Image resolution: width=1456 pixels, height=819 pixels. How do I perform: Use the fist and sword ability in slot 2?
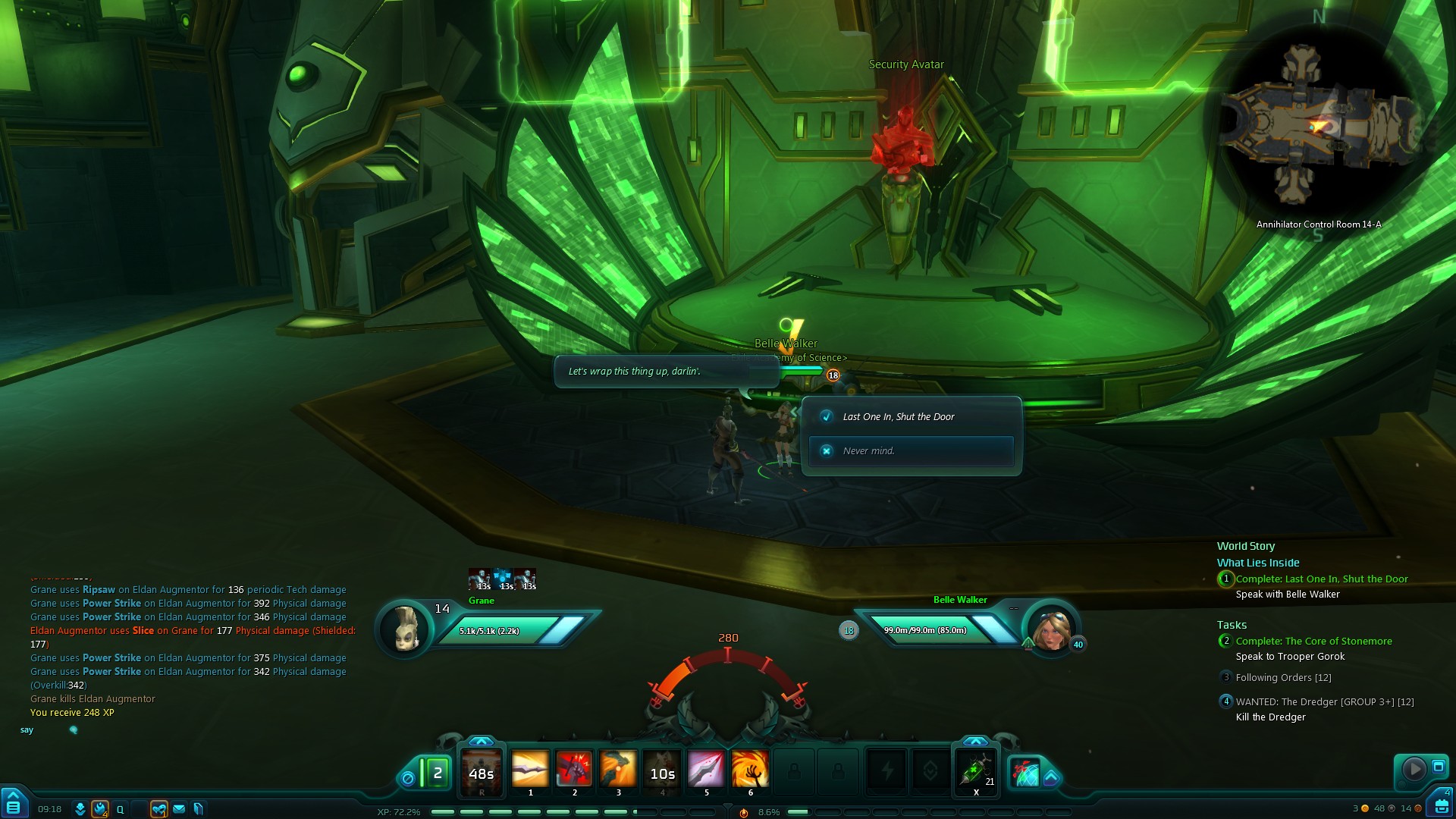coord(574,770)
